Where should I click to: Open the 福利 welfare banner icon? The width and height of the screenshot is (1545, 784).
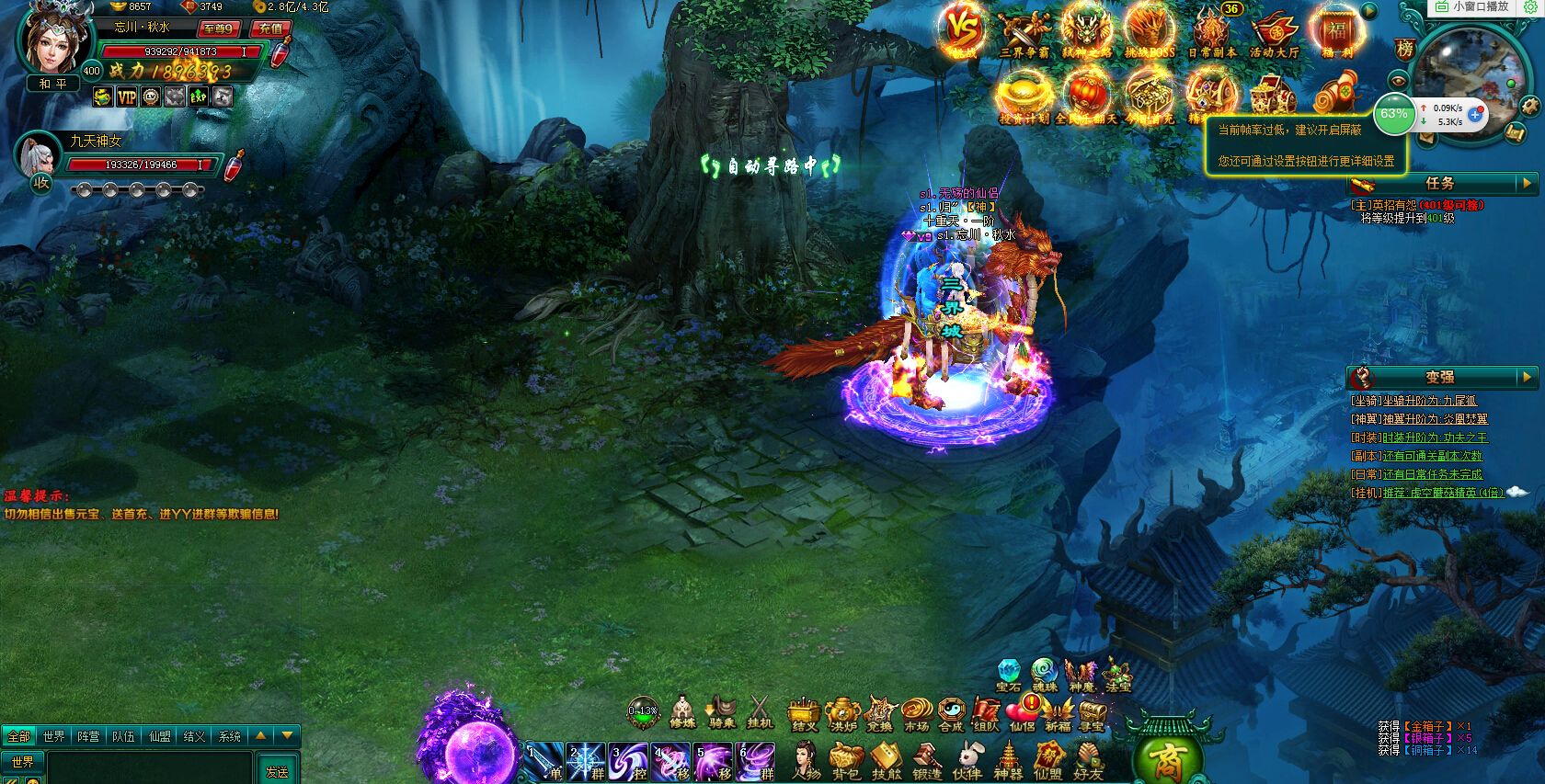coord(1336,30)
